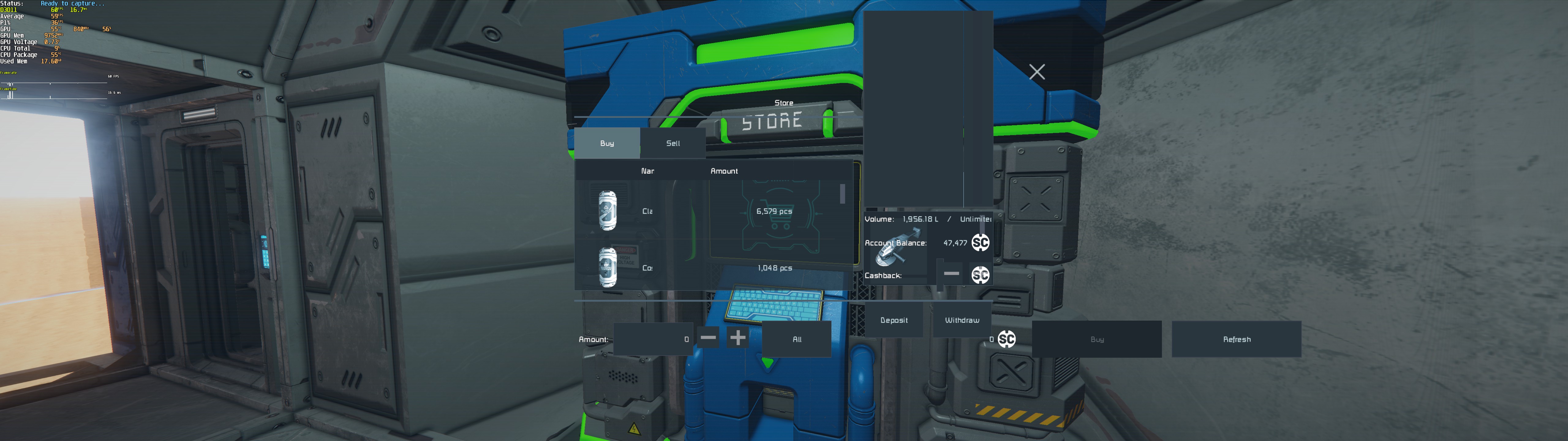Sort the store list by Name column
Screen dimensions: 1568x441
[x=647, y=171]
